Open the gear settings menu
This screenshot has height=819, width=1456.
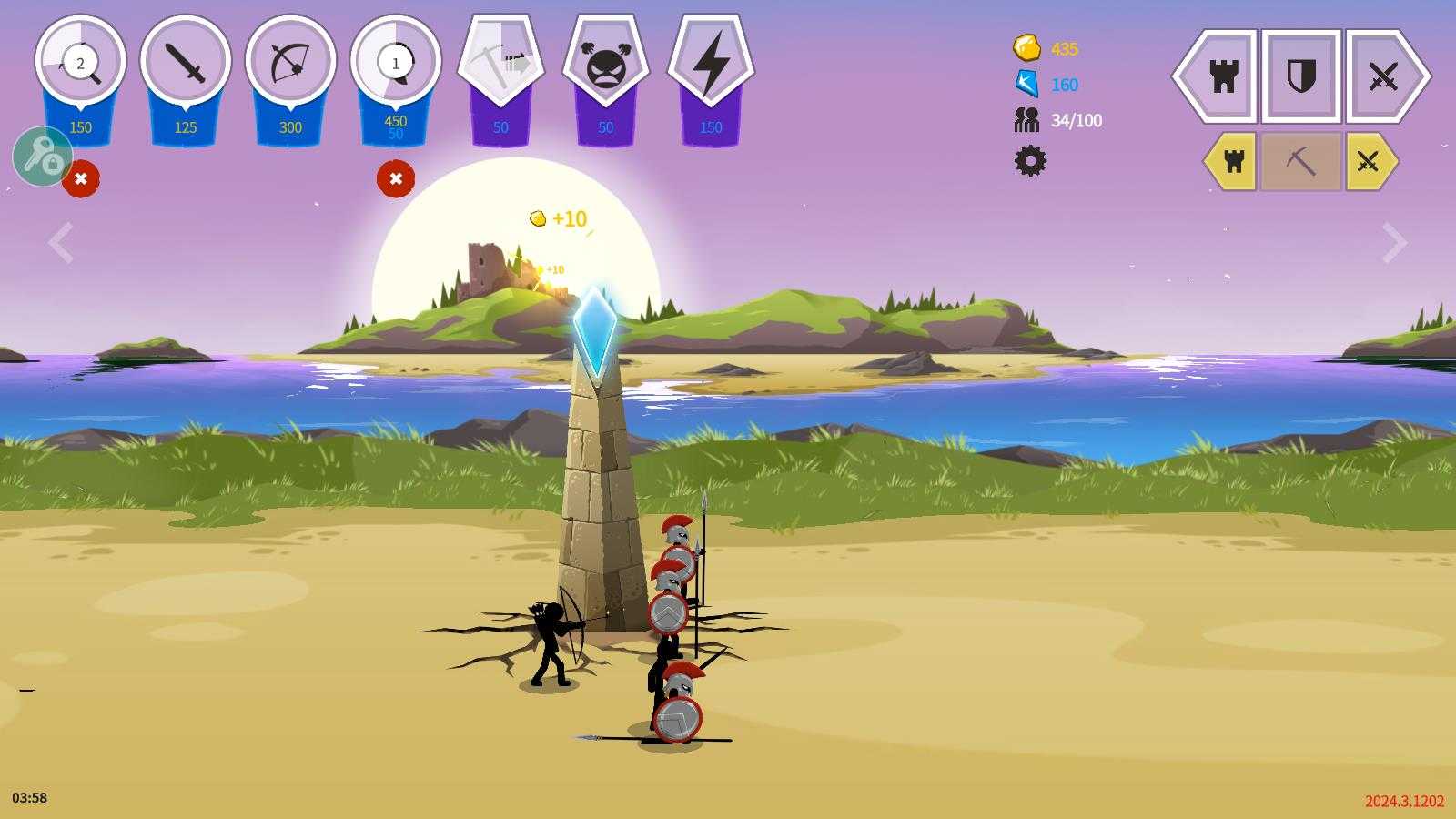pyautogui.click(x=1030, y=161)
